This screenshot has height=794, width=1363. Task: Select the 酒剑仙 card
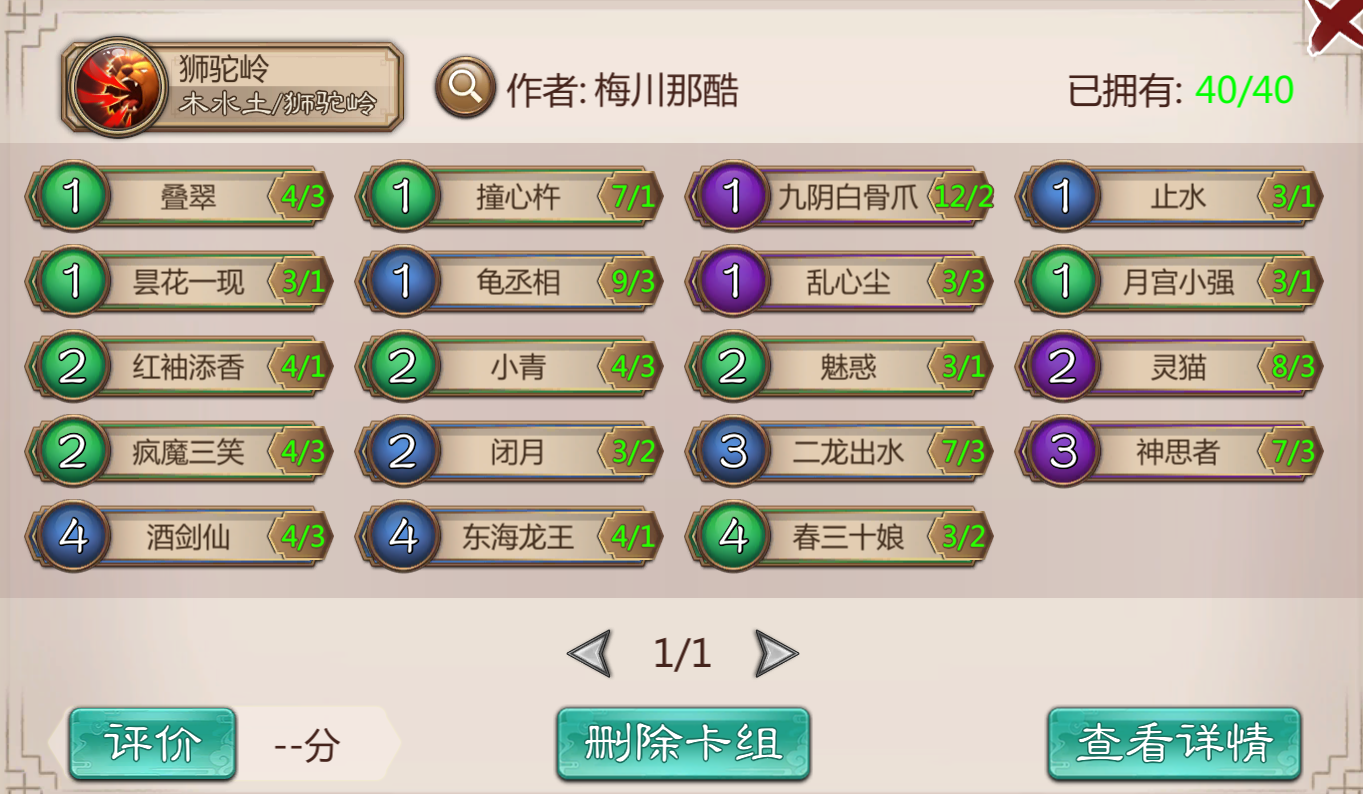(180, 537)
